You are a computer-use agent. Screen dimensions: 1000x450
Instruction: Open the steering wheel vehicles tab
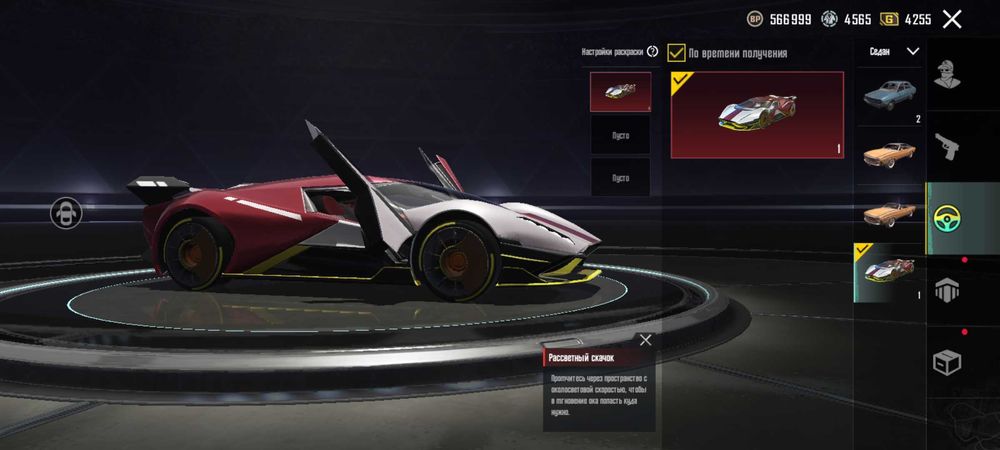[947, 219]
